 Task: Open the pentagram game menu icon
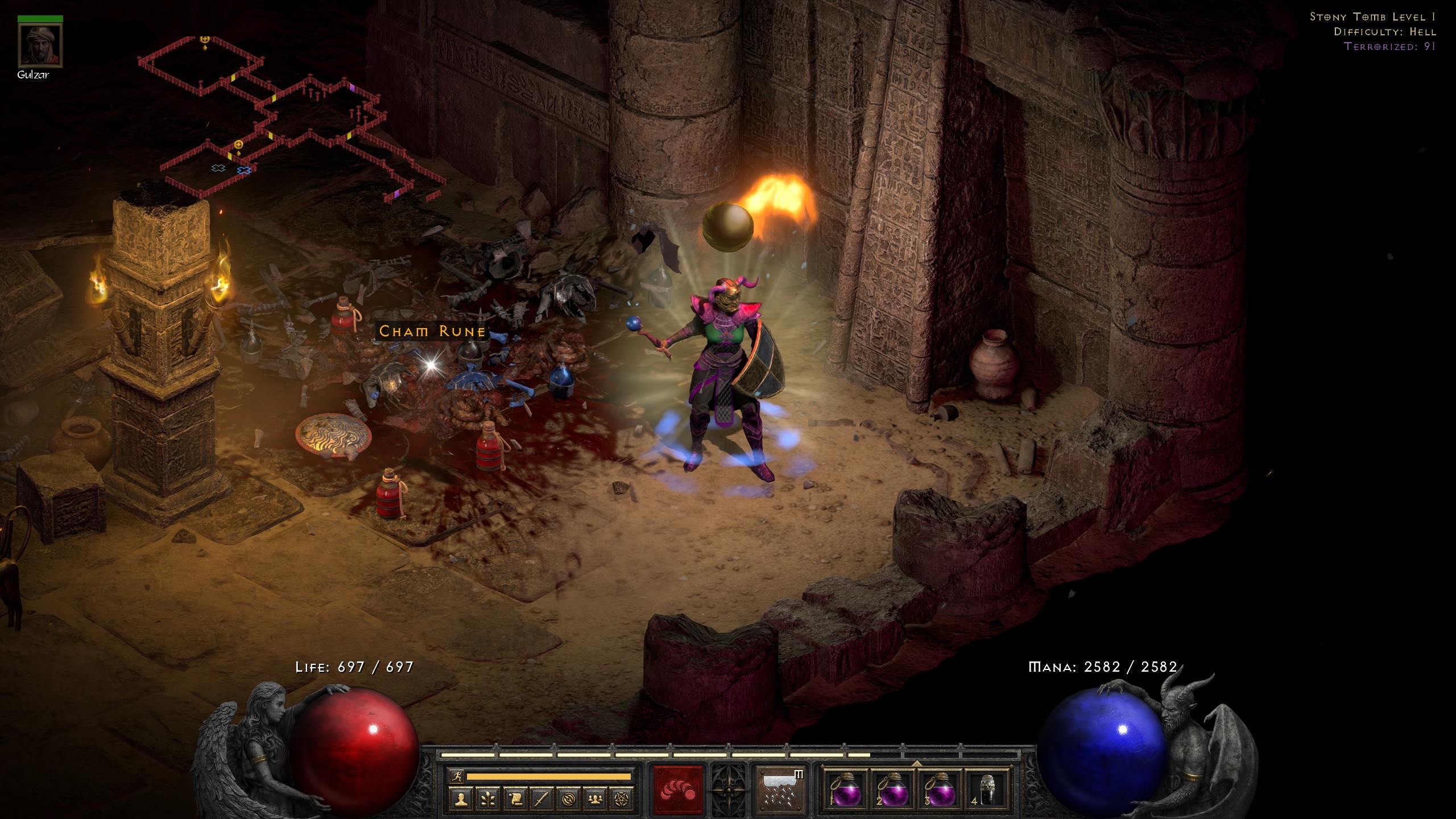(622, 800)
